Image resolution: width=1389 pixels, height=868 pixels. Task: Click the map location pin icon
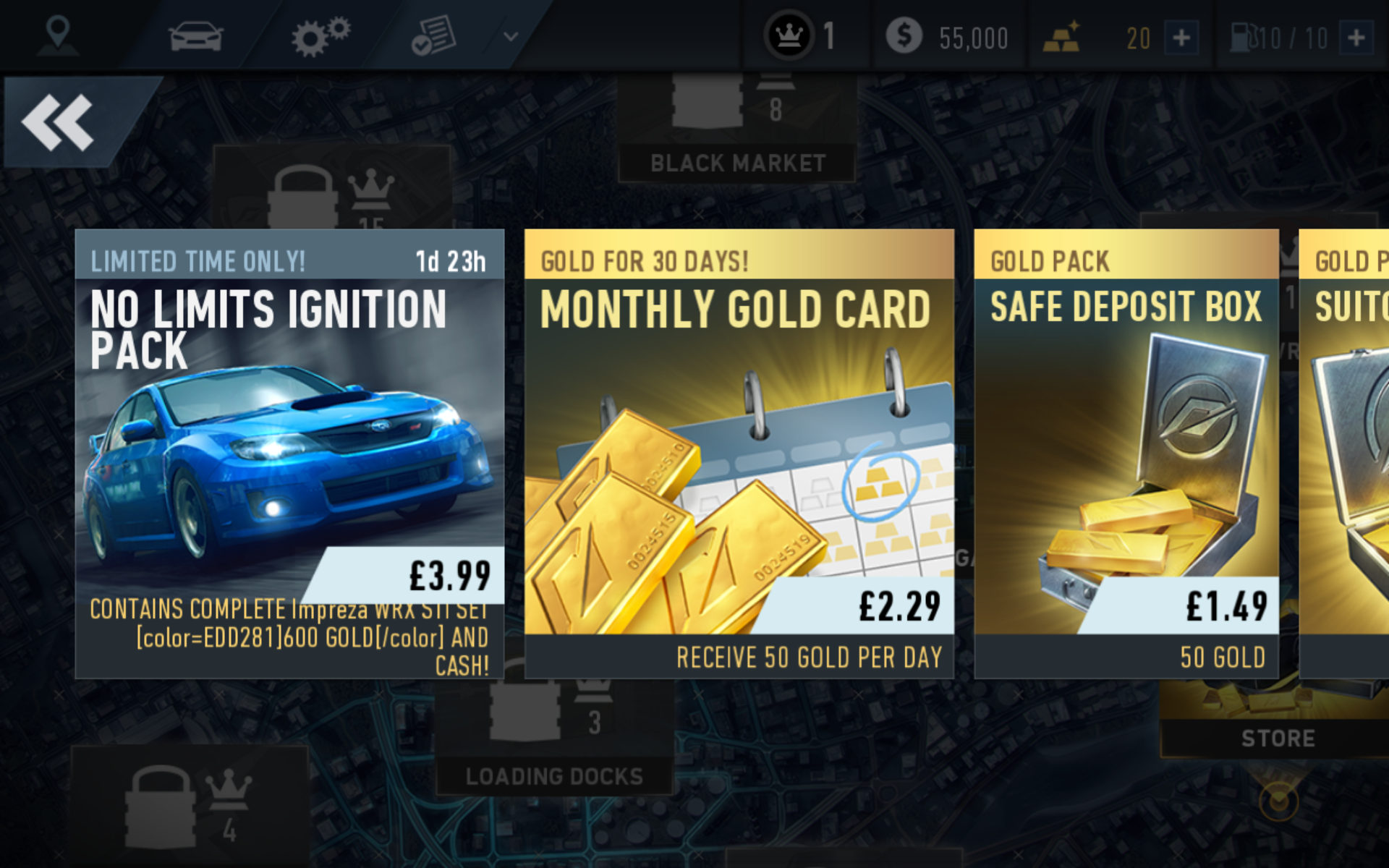(x=58, y=35)
